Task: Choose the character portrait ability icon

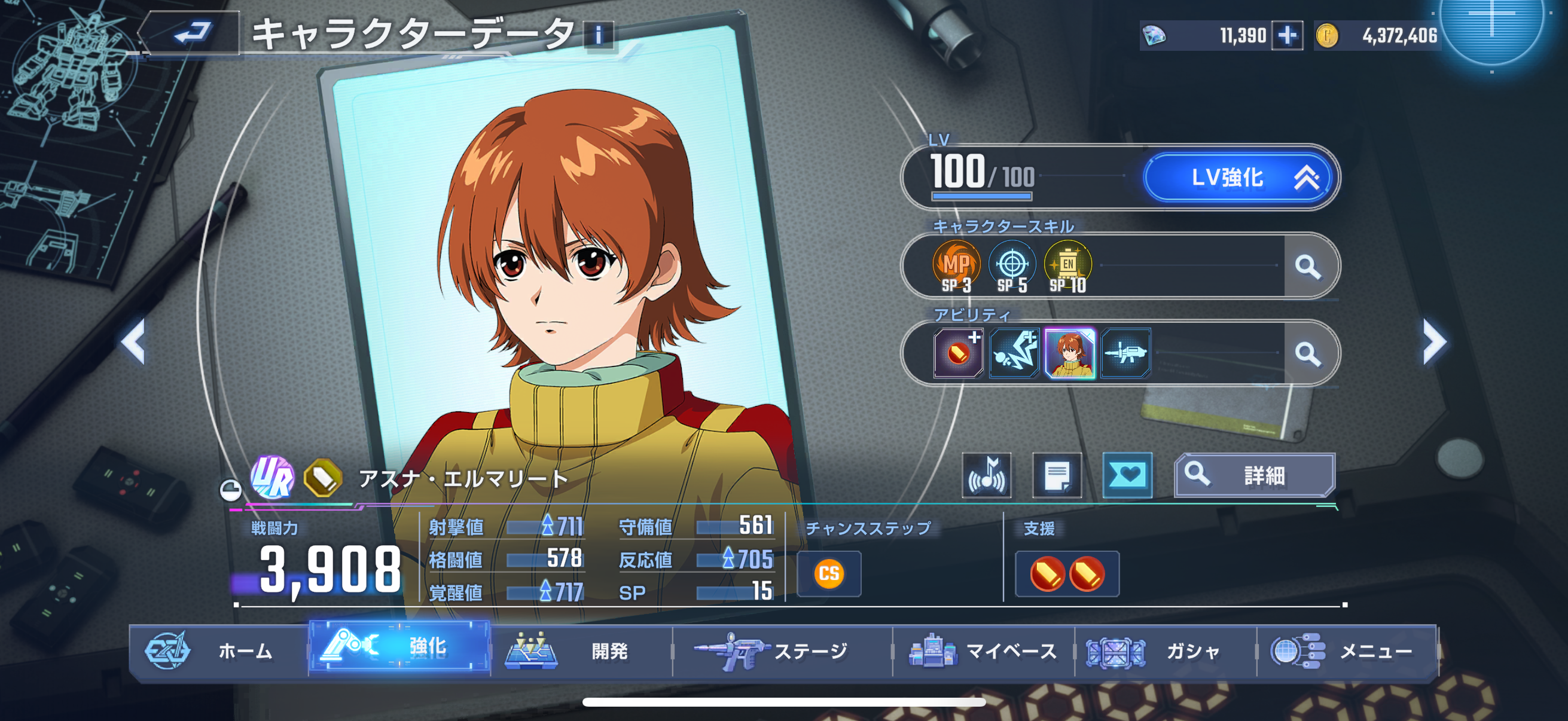Action: pyautogui.click(x=1069, y=353)
